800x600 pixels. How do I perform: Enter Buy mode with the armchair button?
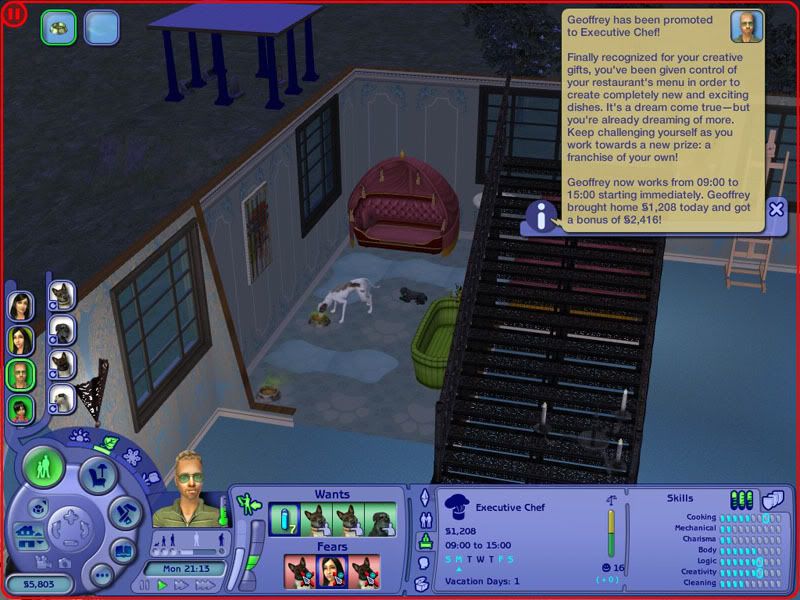pyautogui.click(x=98, y=473)
